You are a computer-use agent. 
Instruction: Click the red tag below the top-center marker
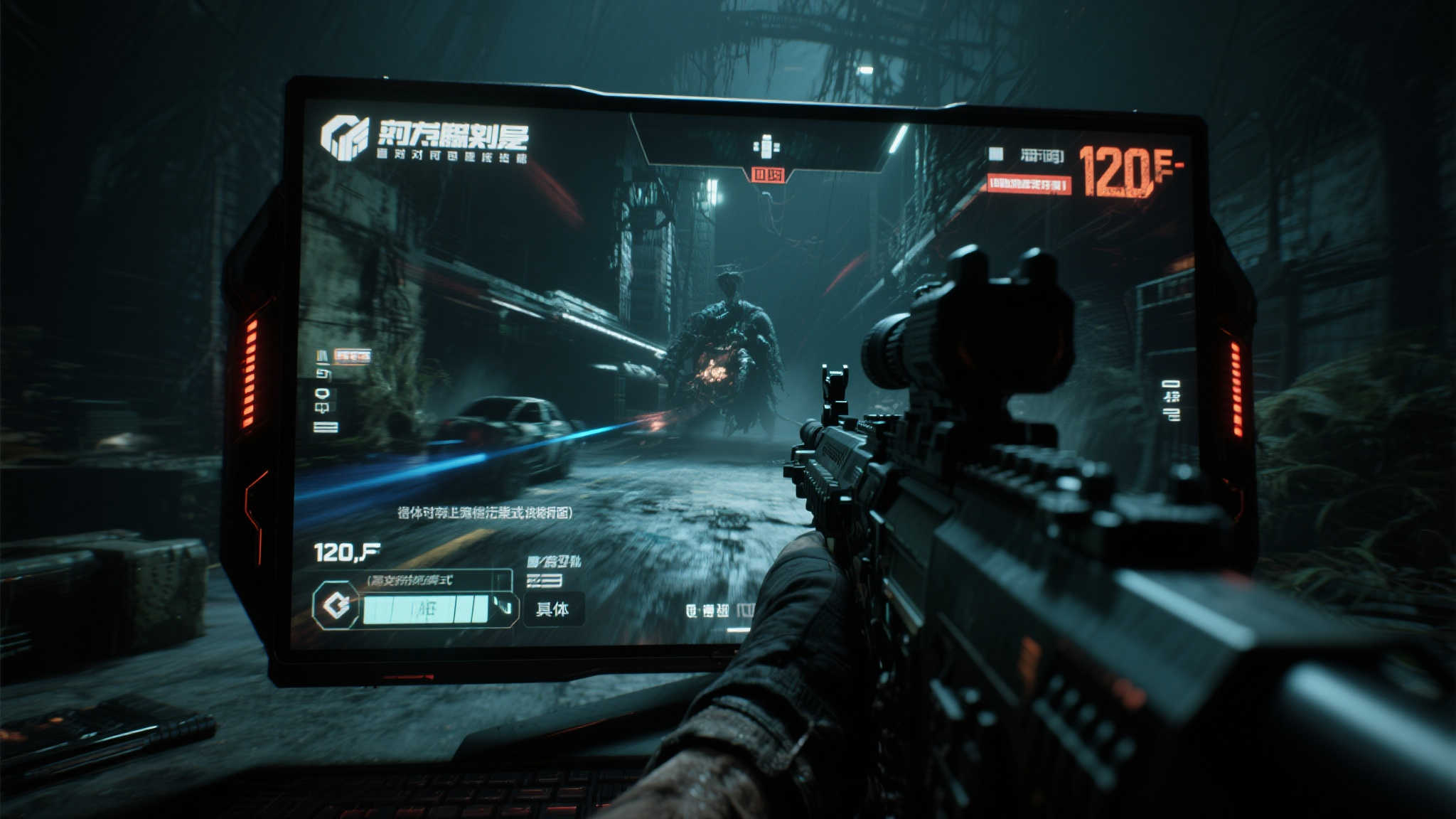(x=768, y=174)
